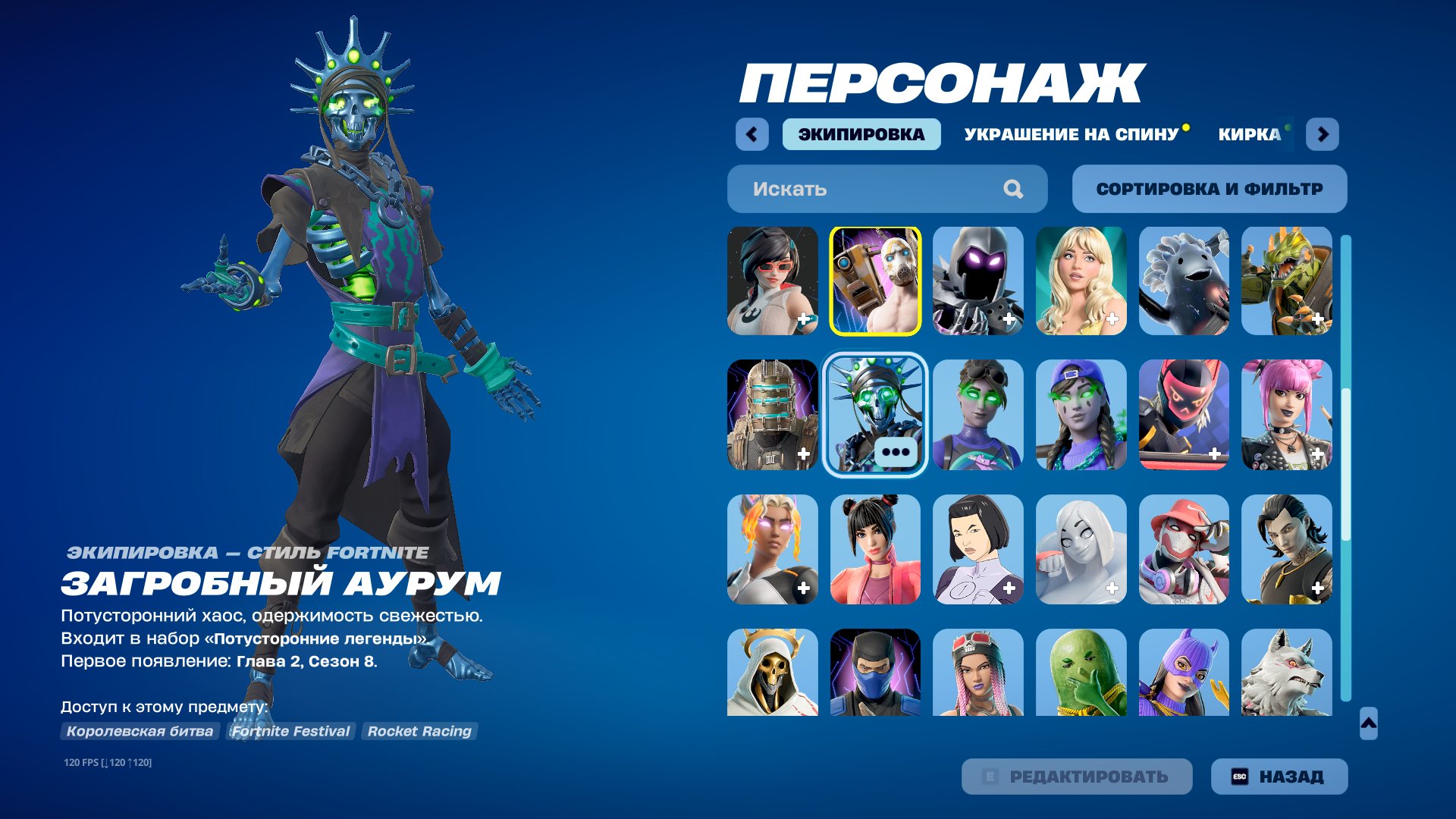
Task: Click the plus badge on the blonde character
Action: (1112, 320)
